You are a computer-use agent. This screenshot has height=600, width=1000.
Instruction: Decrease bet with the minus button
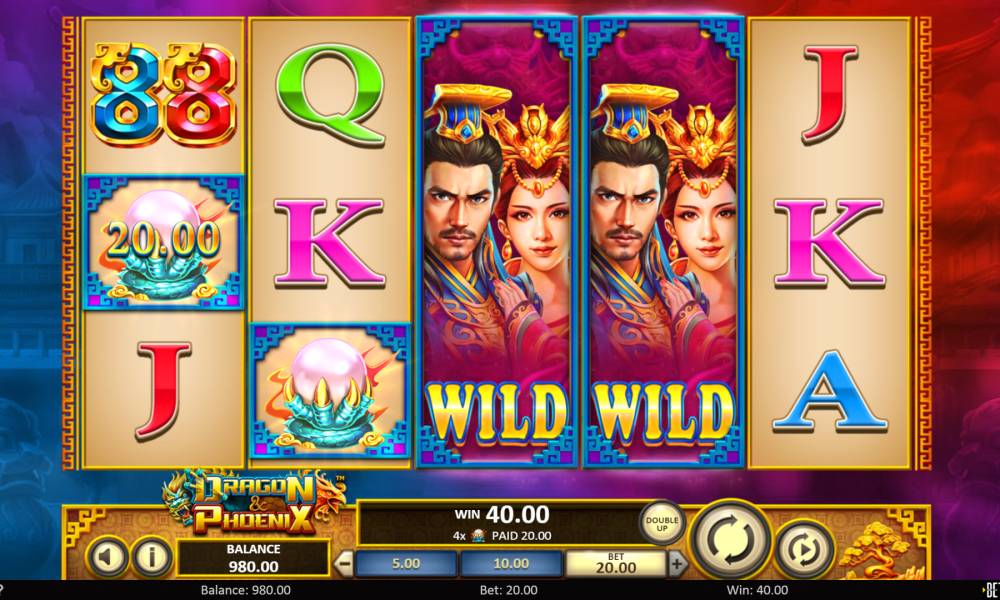point(346,563)
